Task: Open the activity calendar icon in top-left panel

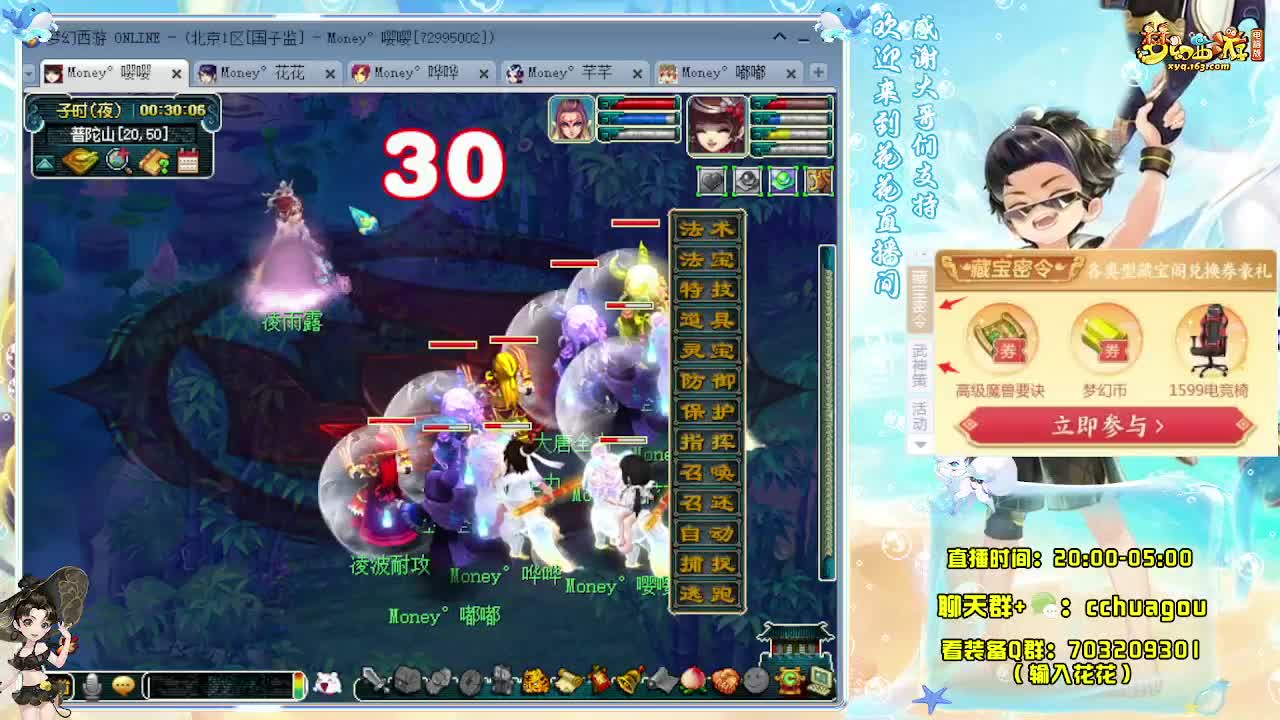Action: (x=187, y=160)
